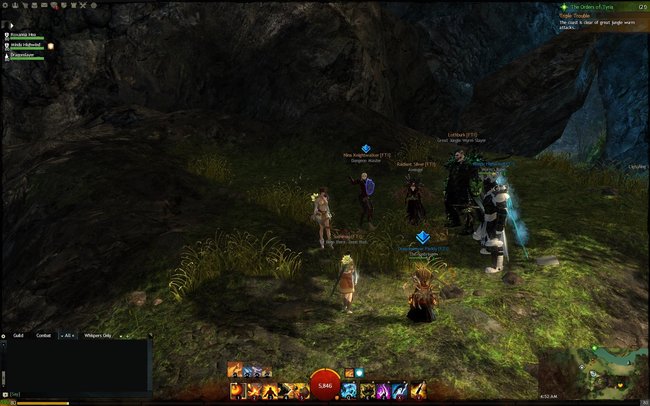Select the All chat tab
This screenshot has height=406, width=650.
(x=69, y=335)
